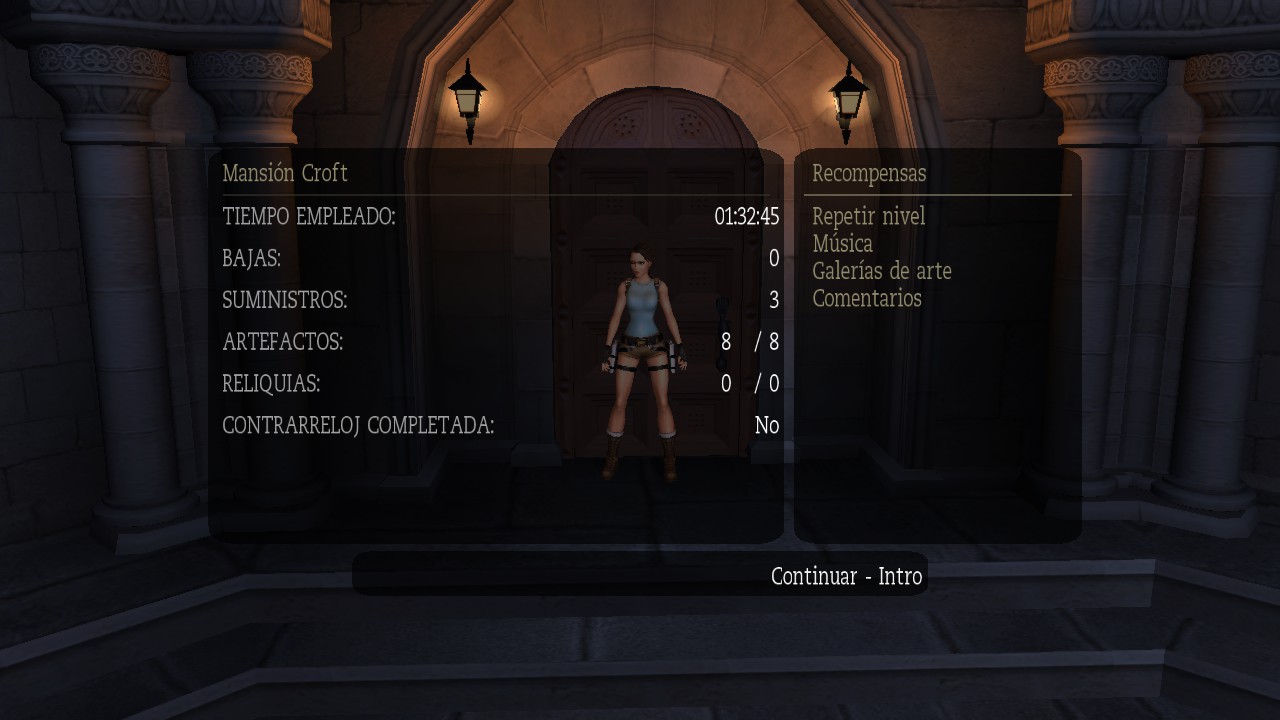
Task: Open 'Galerías de arte' rewards
Action: pos(884,271)
